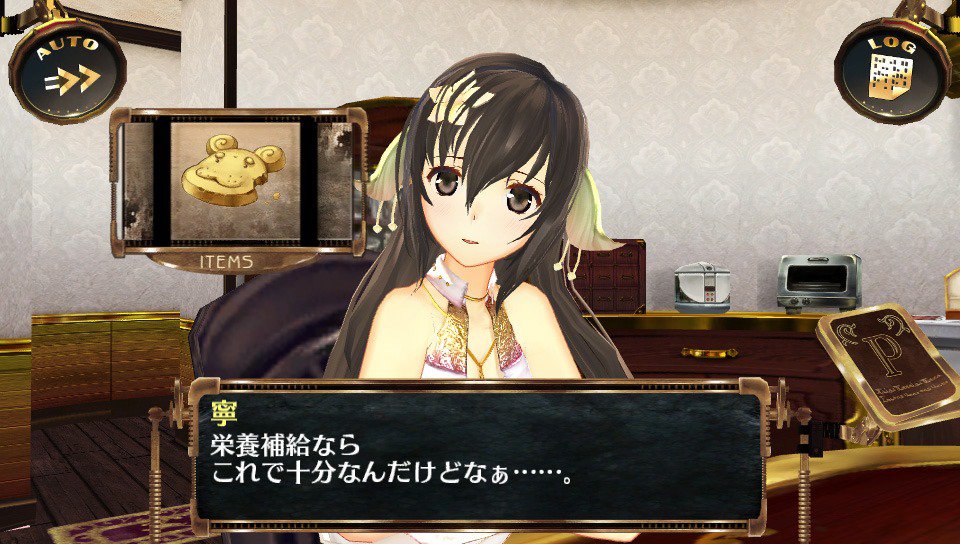Advance the dialogue text box

click(x=478, y=455)
